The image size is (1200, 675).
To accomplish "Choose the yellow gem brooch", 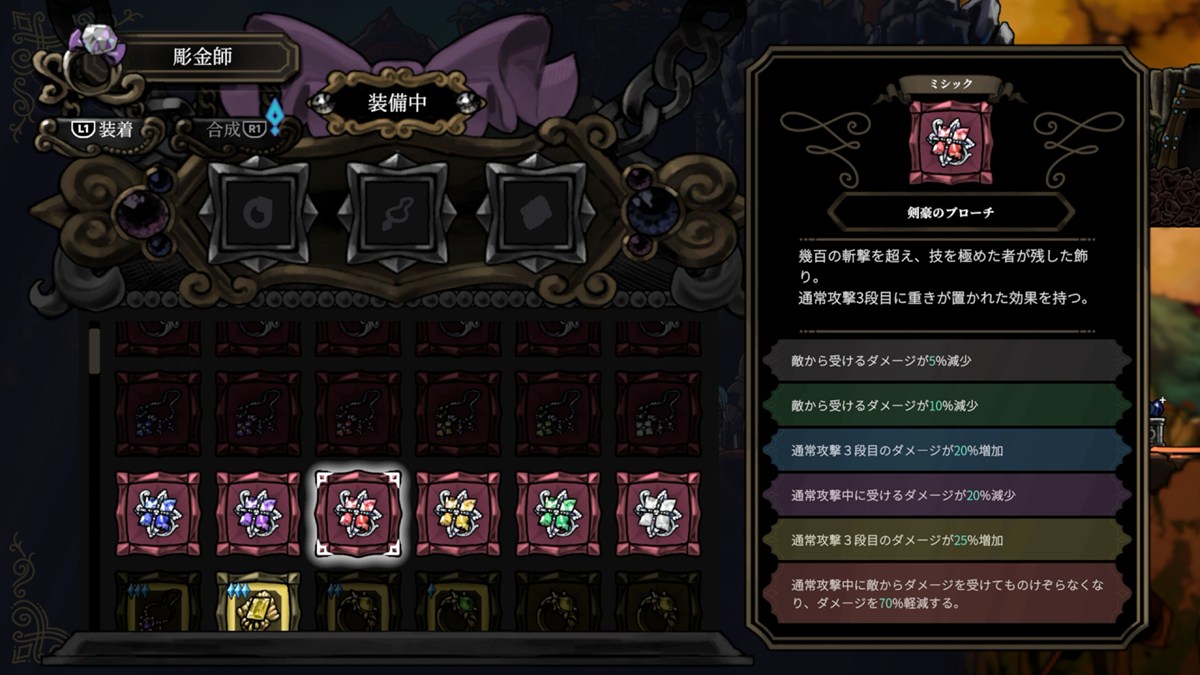I will (458, 513).
